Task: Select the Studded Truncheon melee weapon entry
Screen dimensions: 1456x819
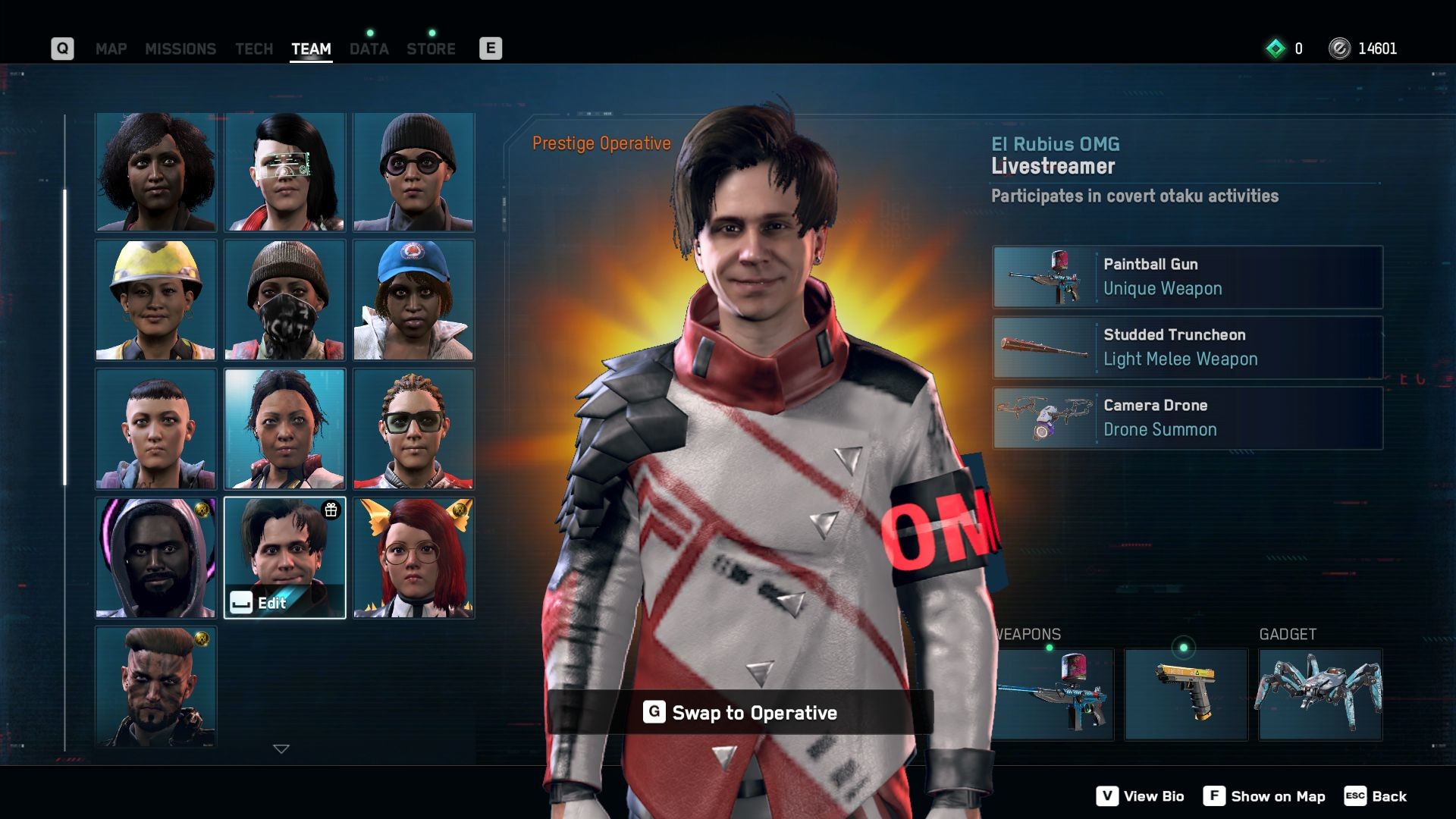Action: tap(1187, 347)
